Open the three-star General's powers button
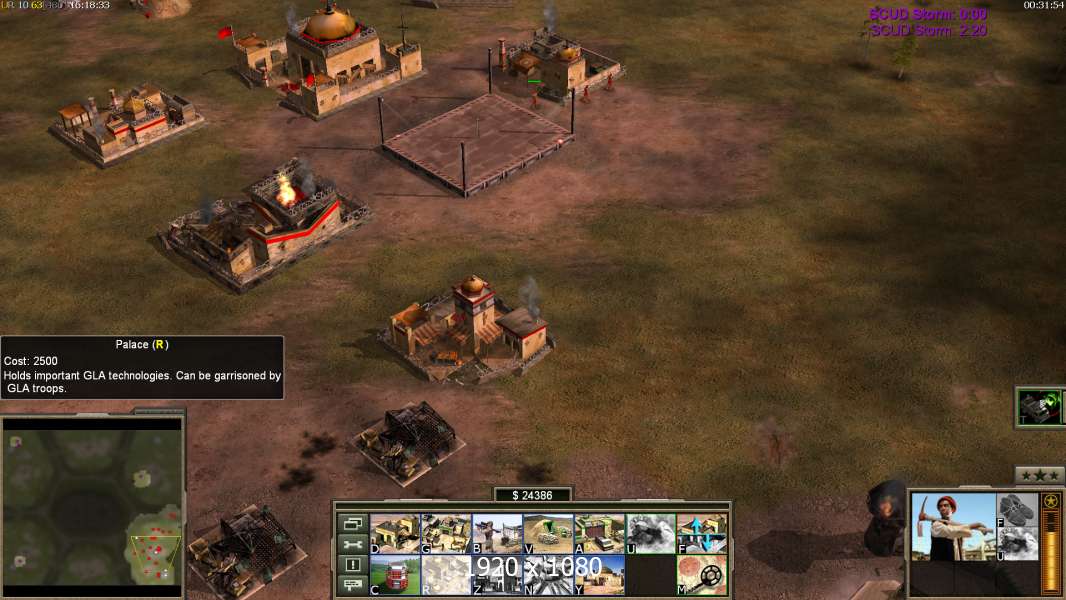 [1039, 476]
